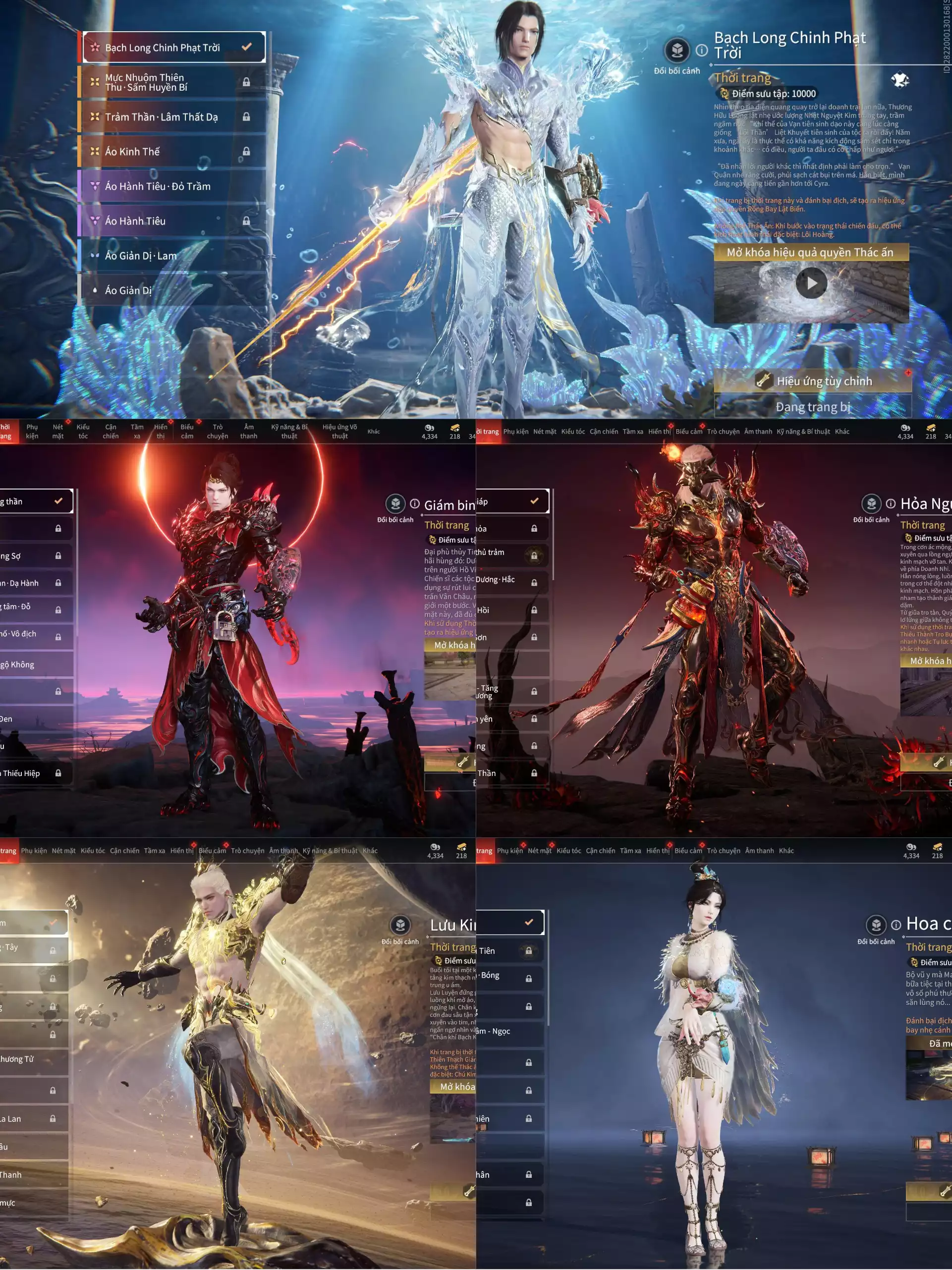Image resolution: width=952 pixels, height=1270 pixels.
Task: Open the info icon beside Đổi bối cảnh
Action: [702, 52]
